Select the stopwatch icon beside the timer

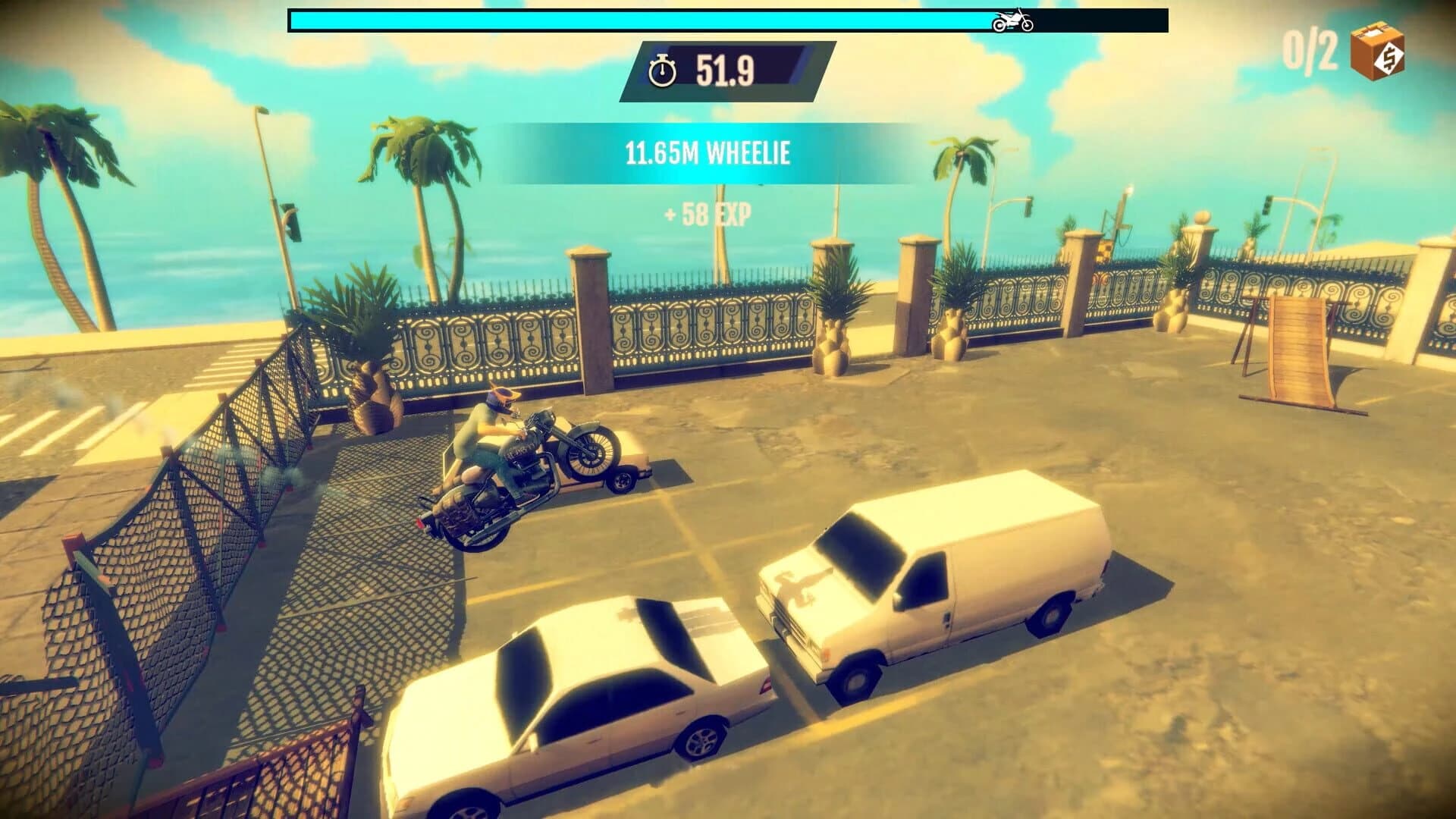coord(664,72)
